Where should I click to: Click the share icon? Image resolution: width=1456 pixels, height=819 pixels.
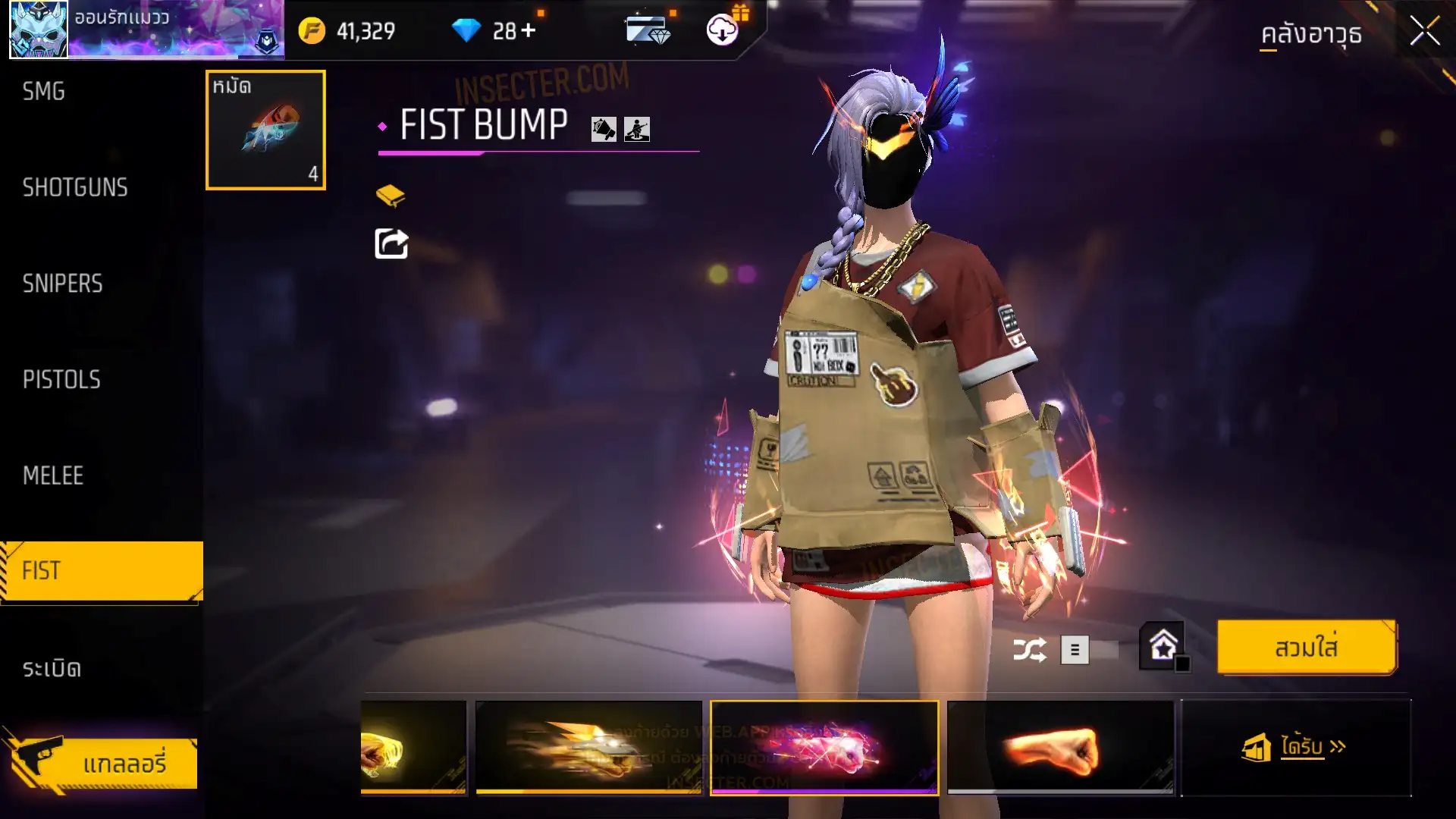(391, 243)
